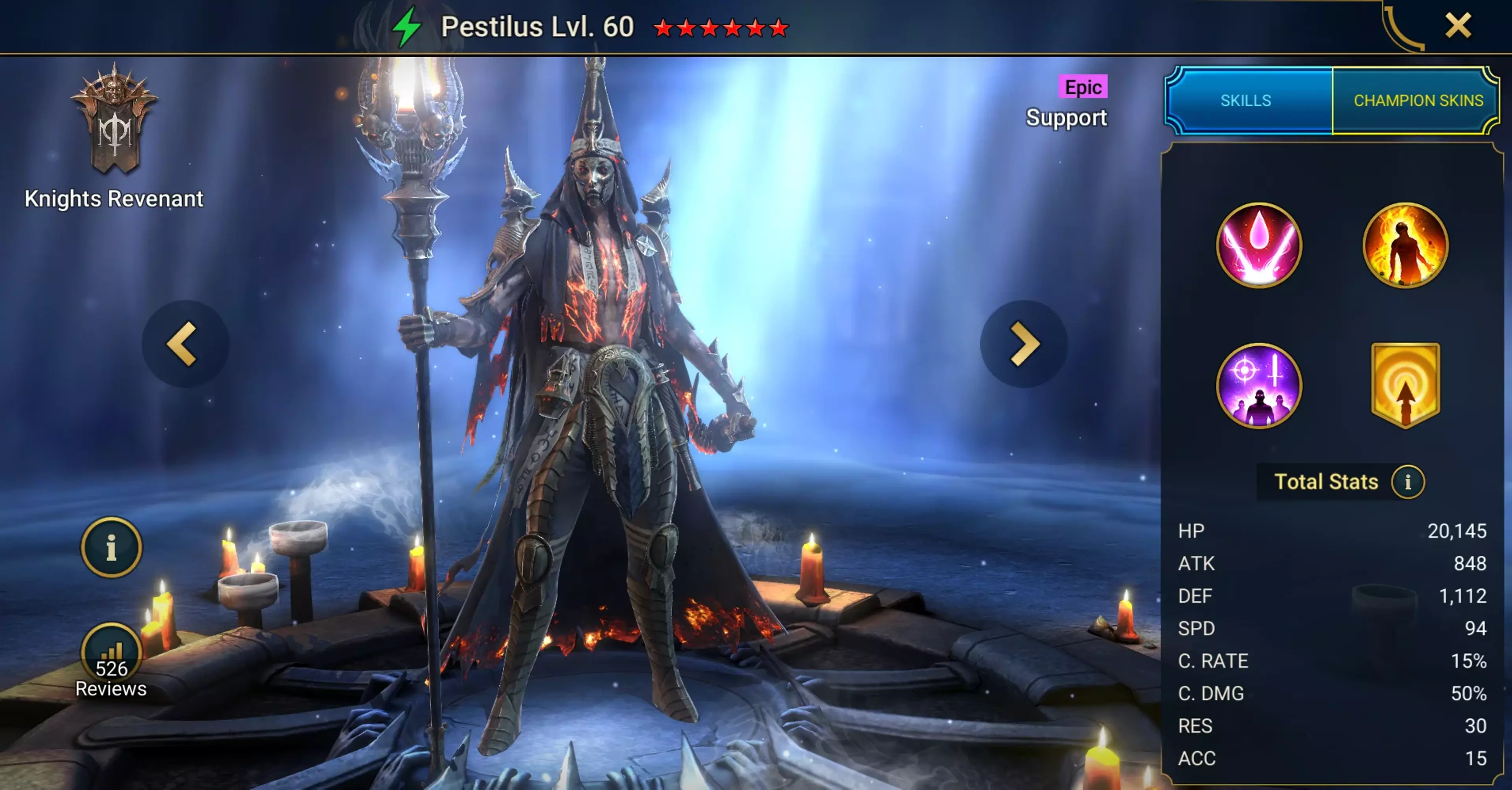Open the Champion Skins tab
Viewport: 1512px width, 790px height.
pos(1417,100)
